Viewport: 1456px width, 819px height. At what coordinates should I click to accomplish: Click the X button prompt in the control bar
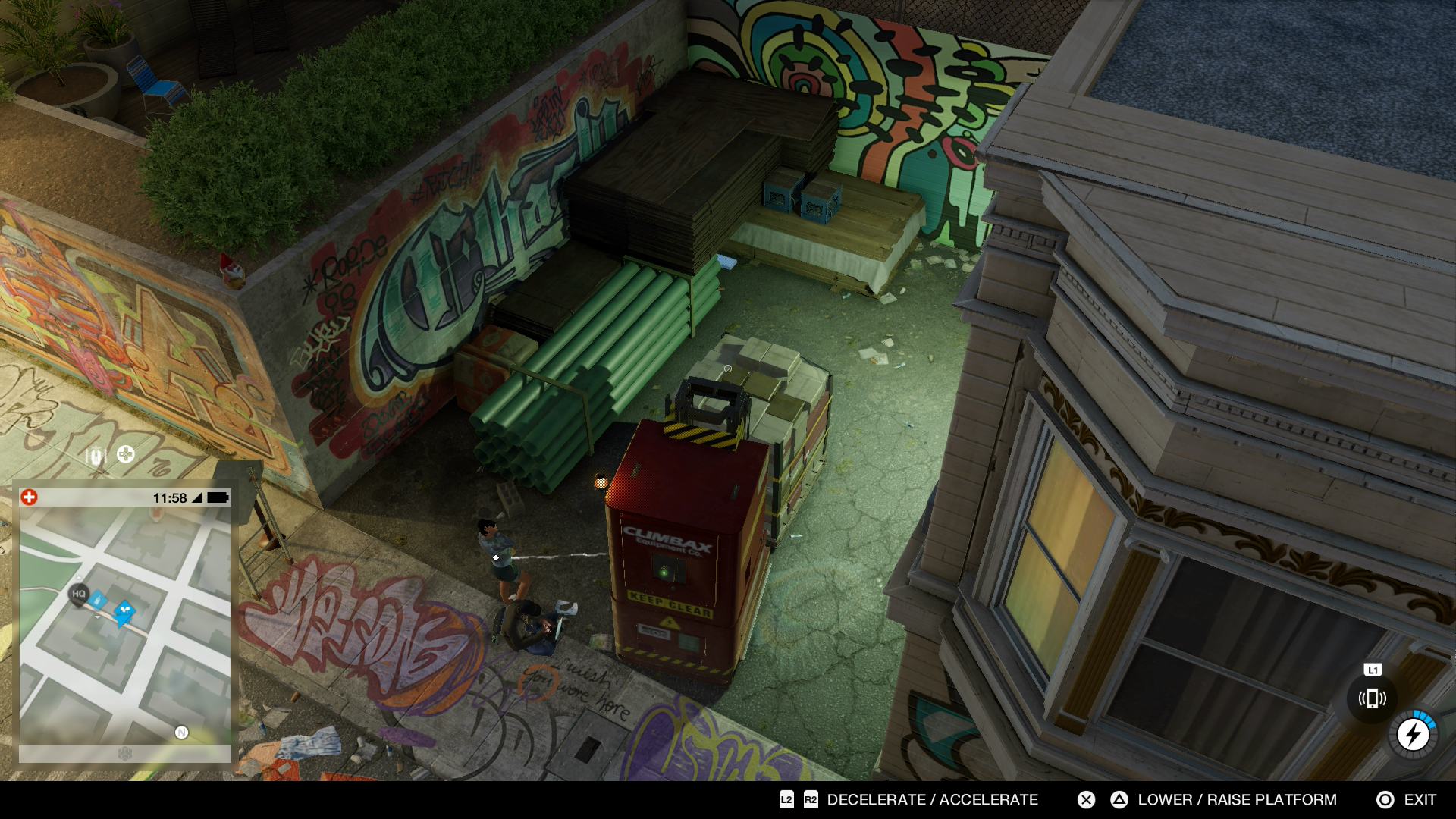point(1086,800)
